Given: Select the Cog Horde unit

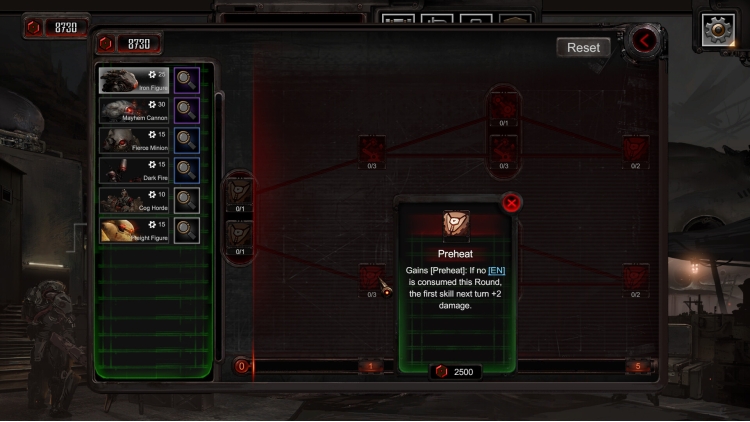Looking at the screenshot, I should point(134,200).
